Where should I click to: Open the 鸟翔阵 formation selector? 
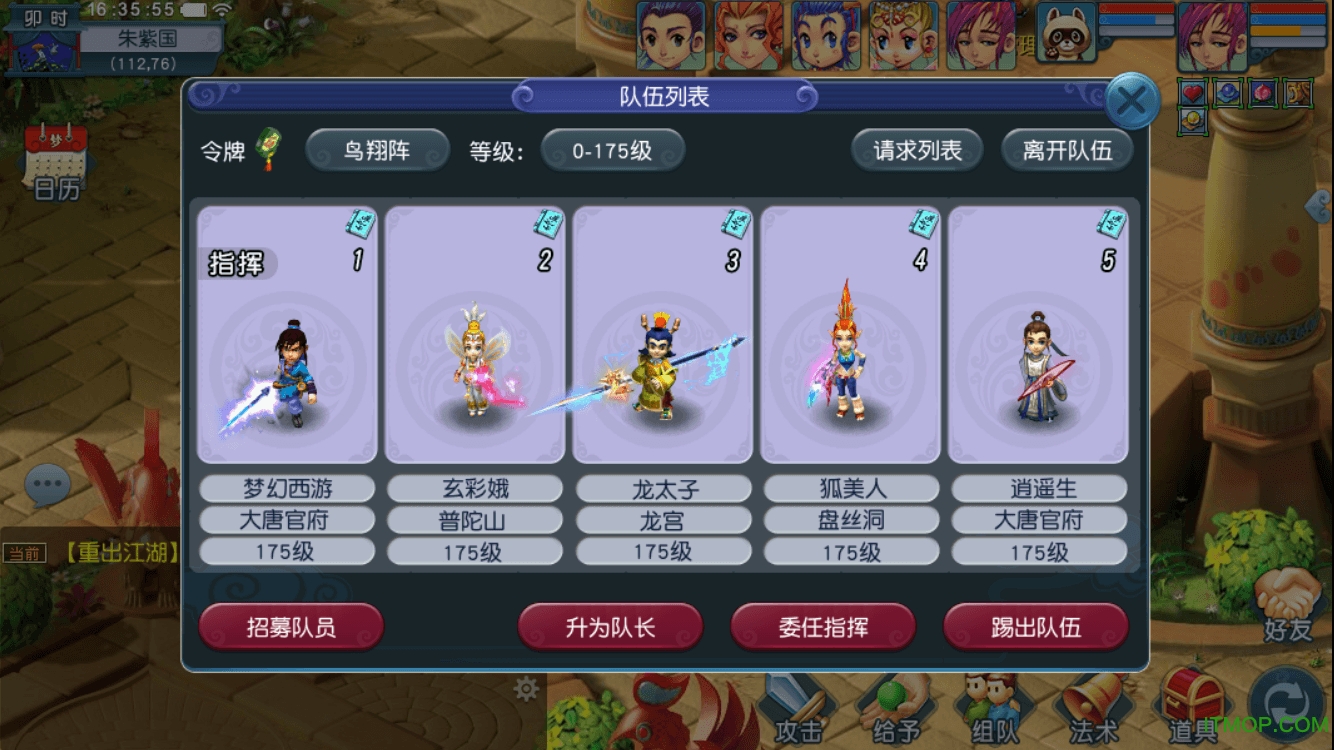376,148
